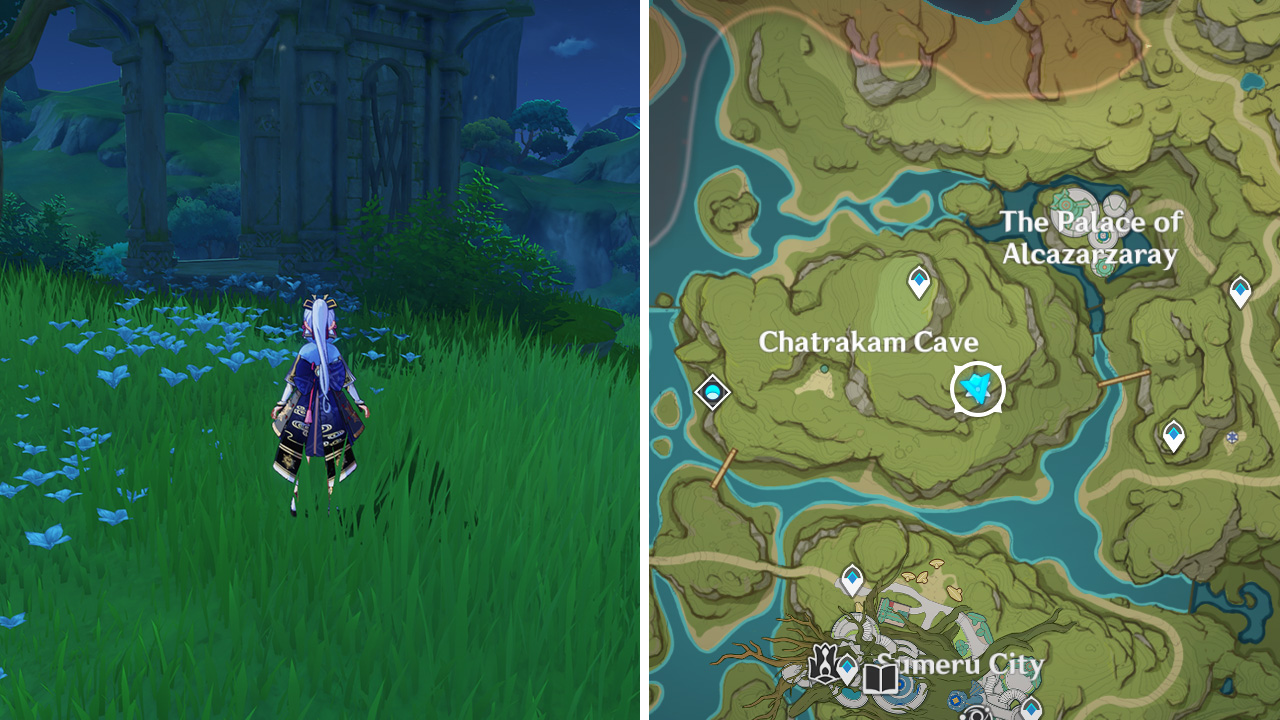Select the highlighted flower marker at Chatrakam Cave
The height and width of the screenshot is (720, 1280).
click(x=978, y=388)
